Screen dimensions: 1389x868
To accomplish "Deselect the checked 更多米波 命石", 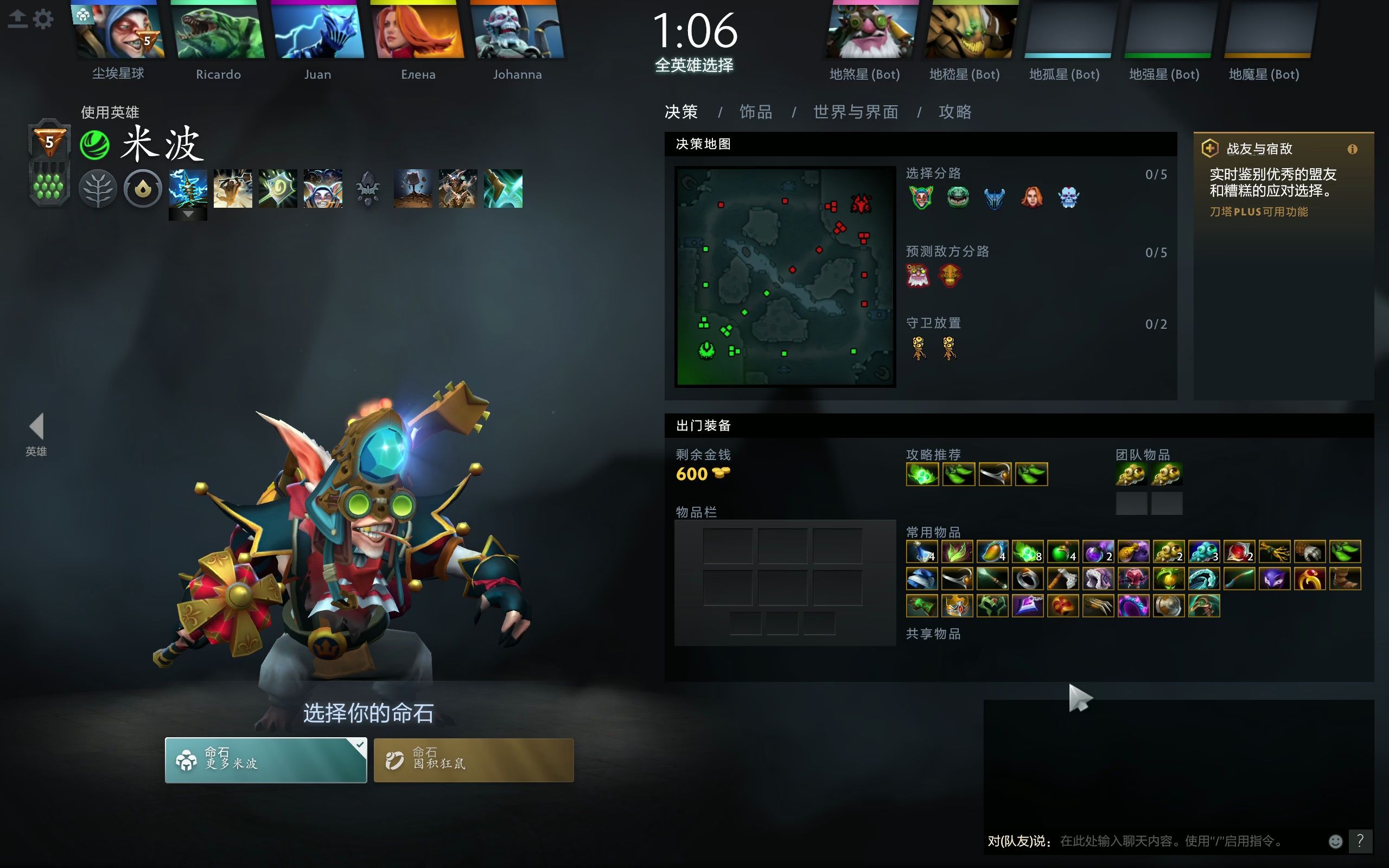I will click(266, 759).
